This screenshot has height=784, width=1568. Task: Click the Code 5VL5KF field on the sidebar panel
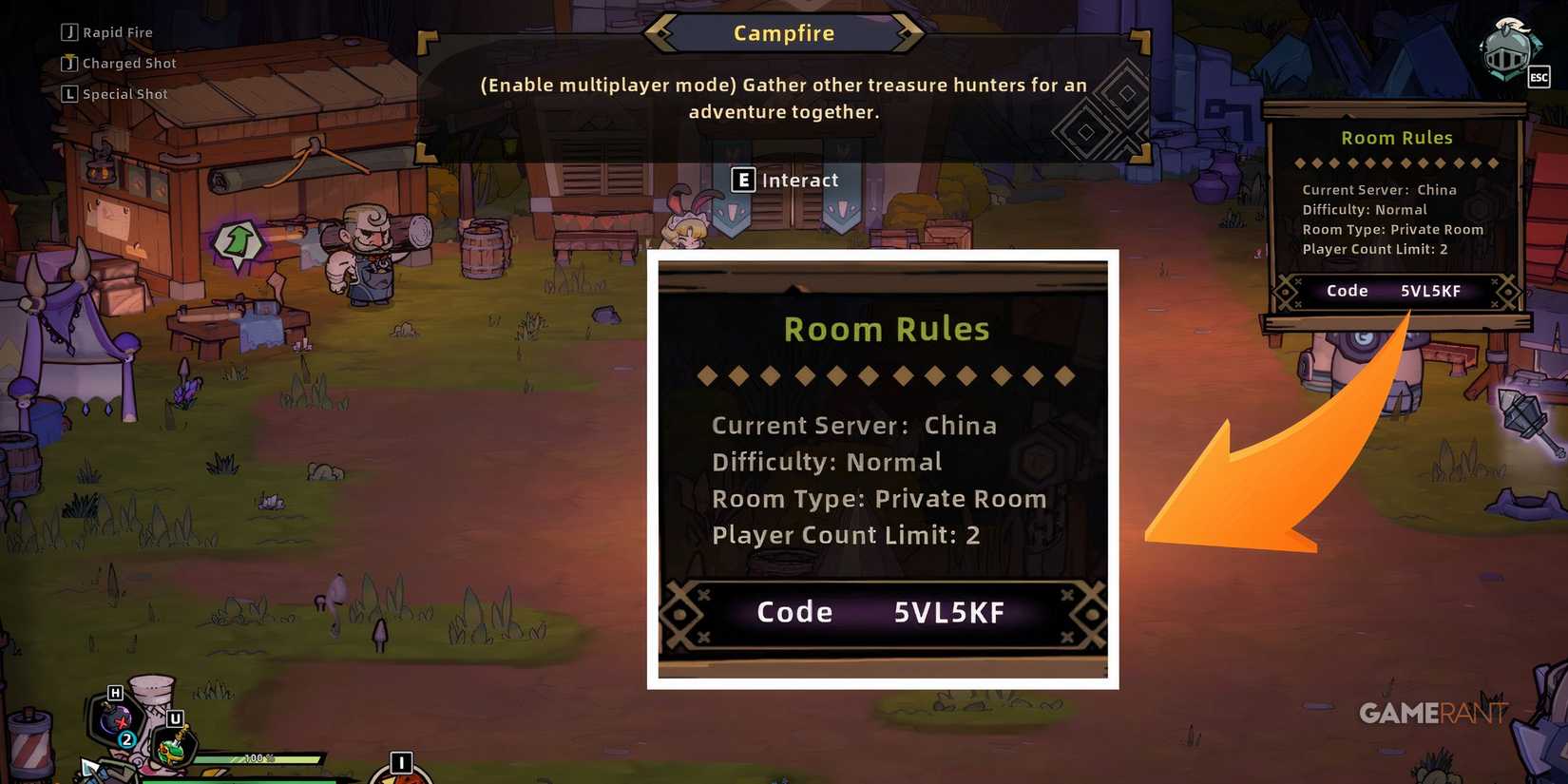pos(1393,291)
